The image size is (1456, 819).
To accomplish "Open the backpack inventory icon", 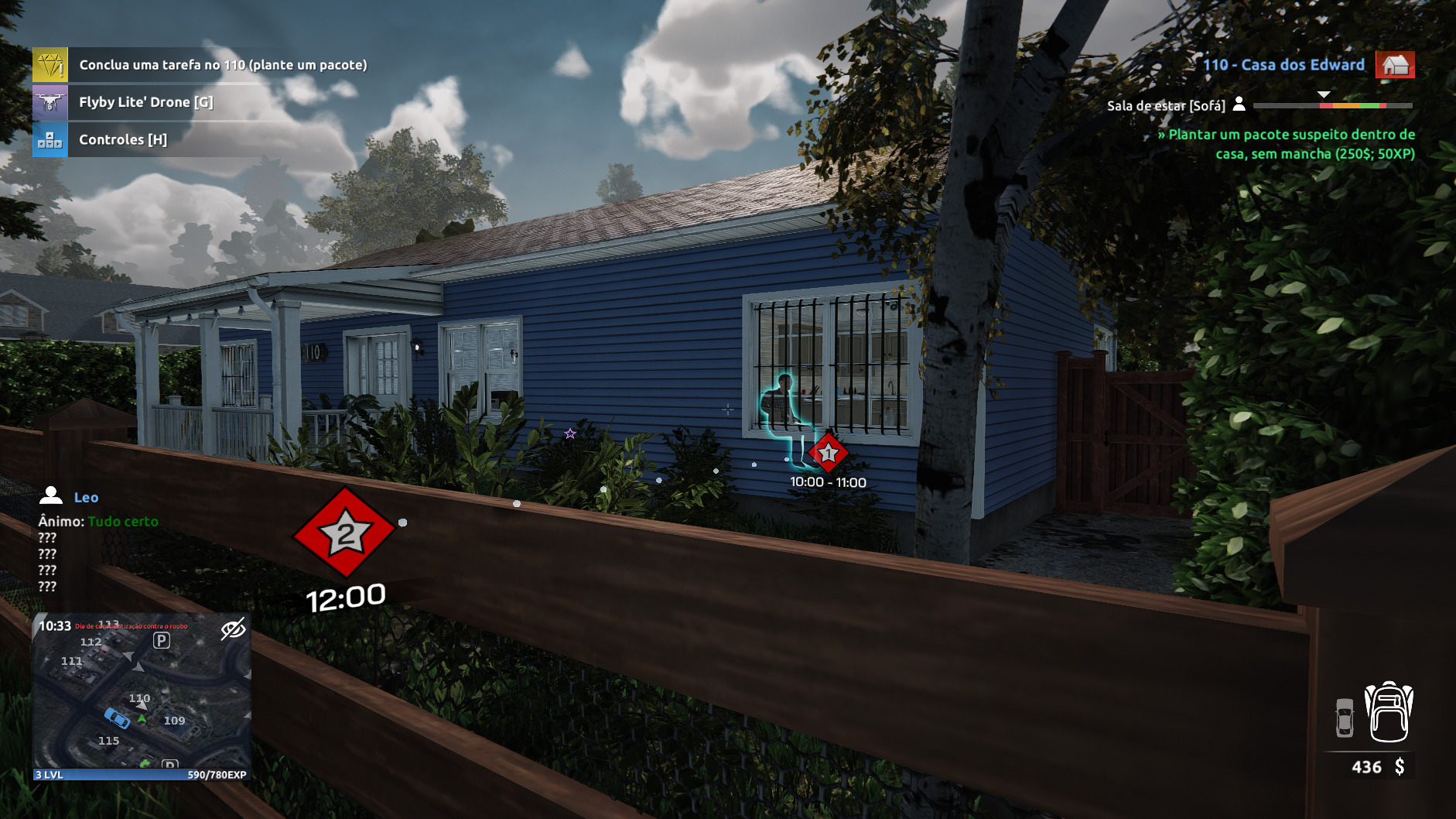I will coord(1389,713).
